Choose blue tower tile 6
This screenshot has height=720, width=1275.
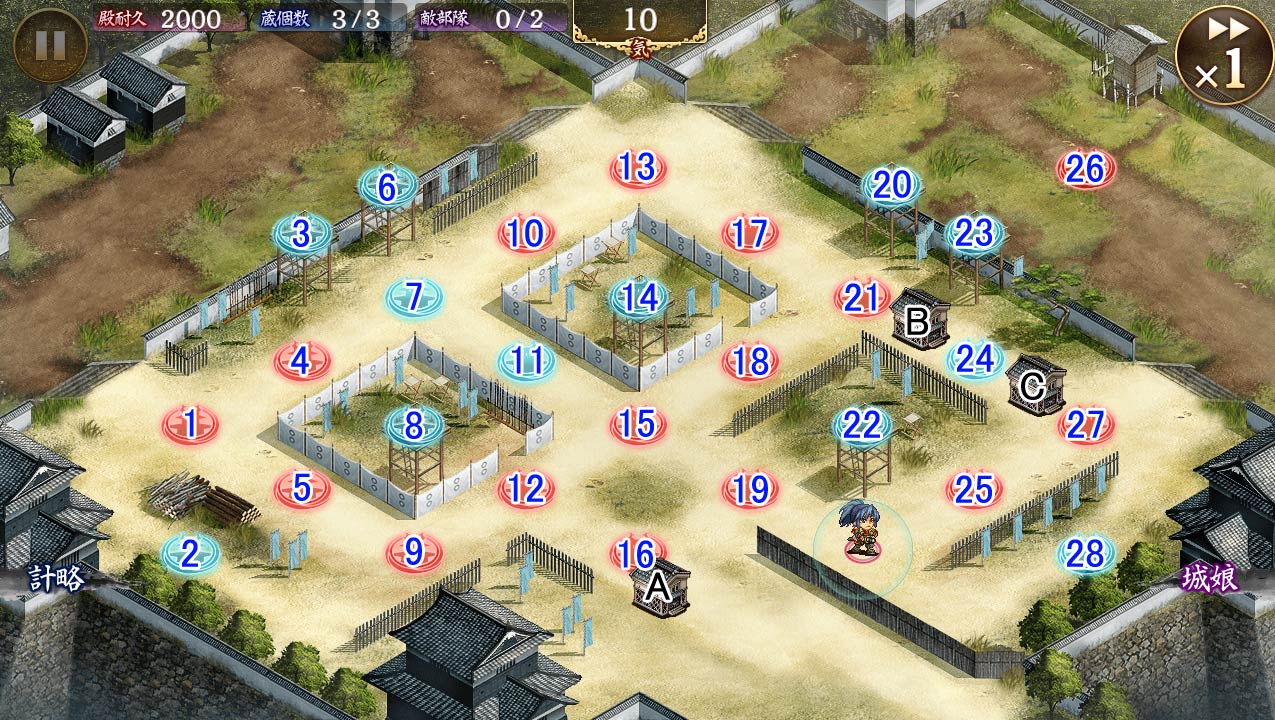388,187
